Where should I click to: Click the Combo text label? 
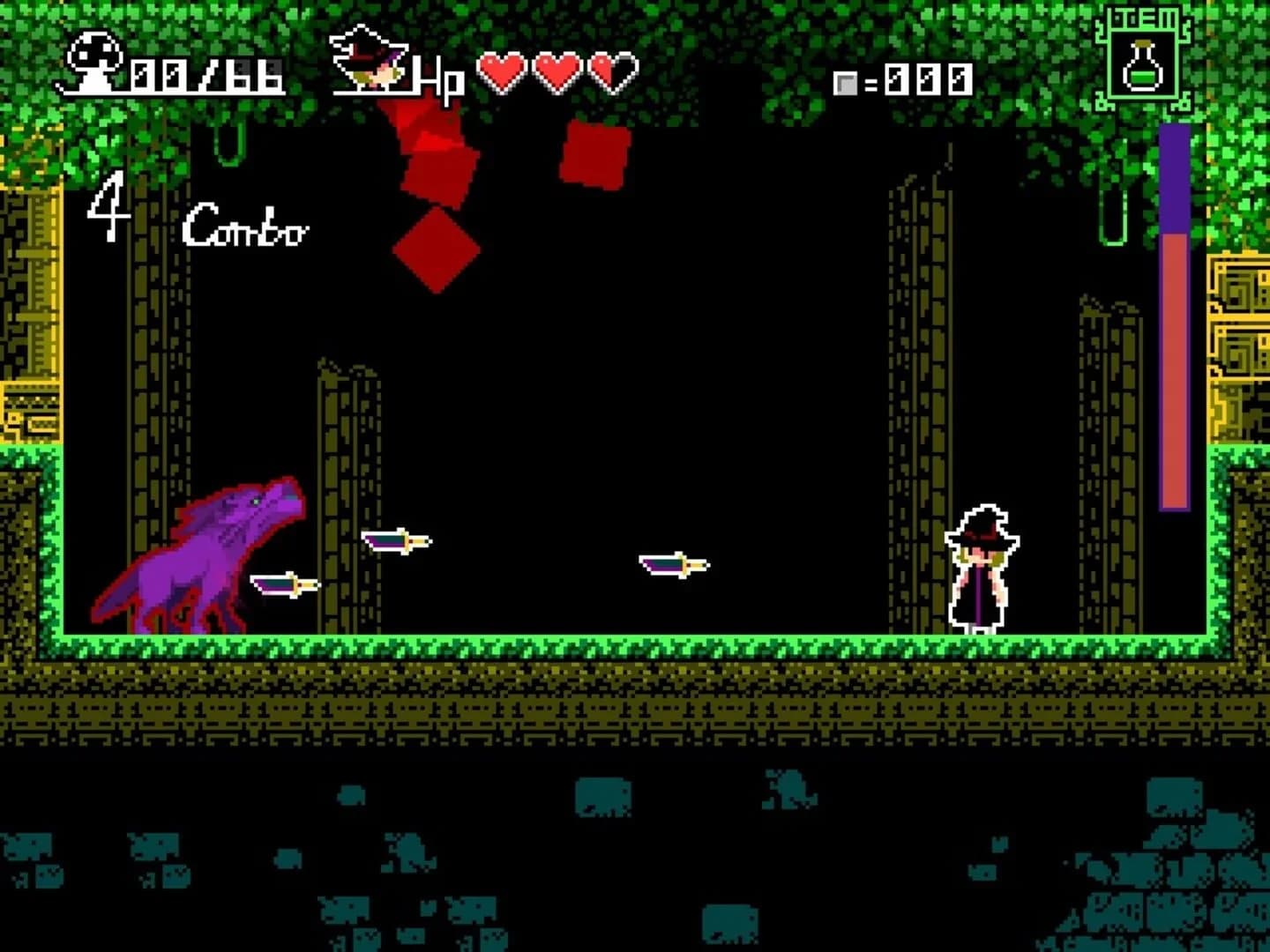[245, 227]
